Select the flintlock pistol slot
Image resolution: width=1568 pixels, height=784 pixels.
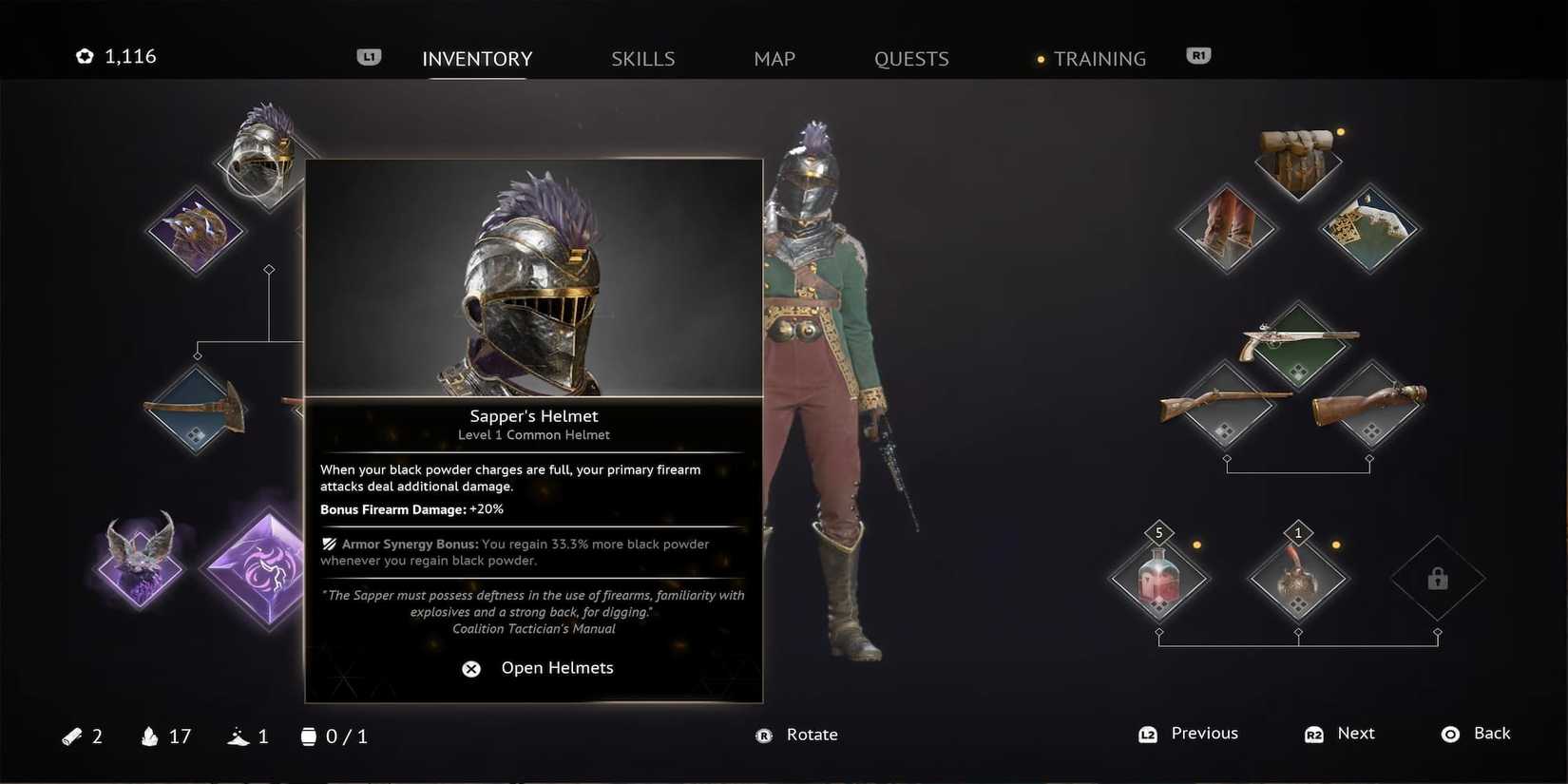[x=1299, y=347]
